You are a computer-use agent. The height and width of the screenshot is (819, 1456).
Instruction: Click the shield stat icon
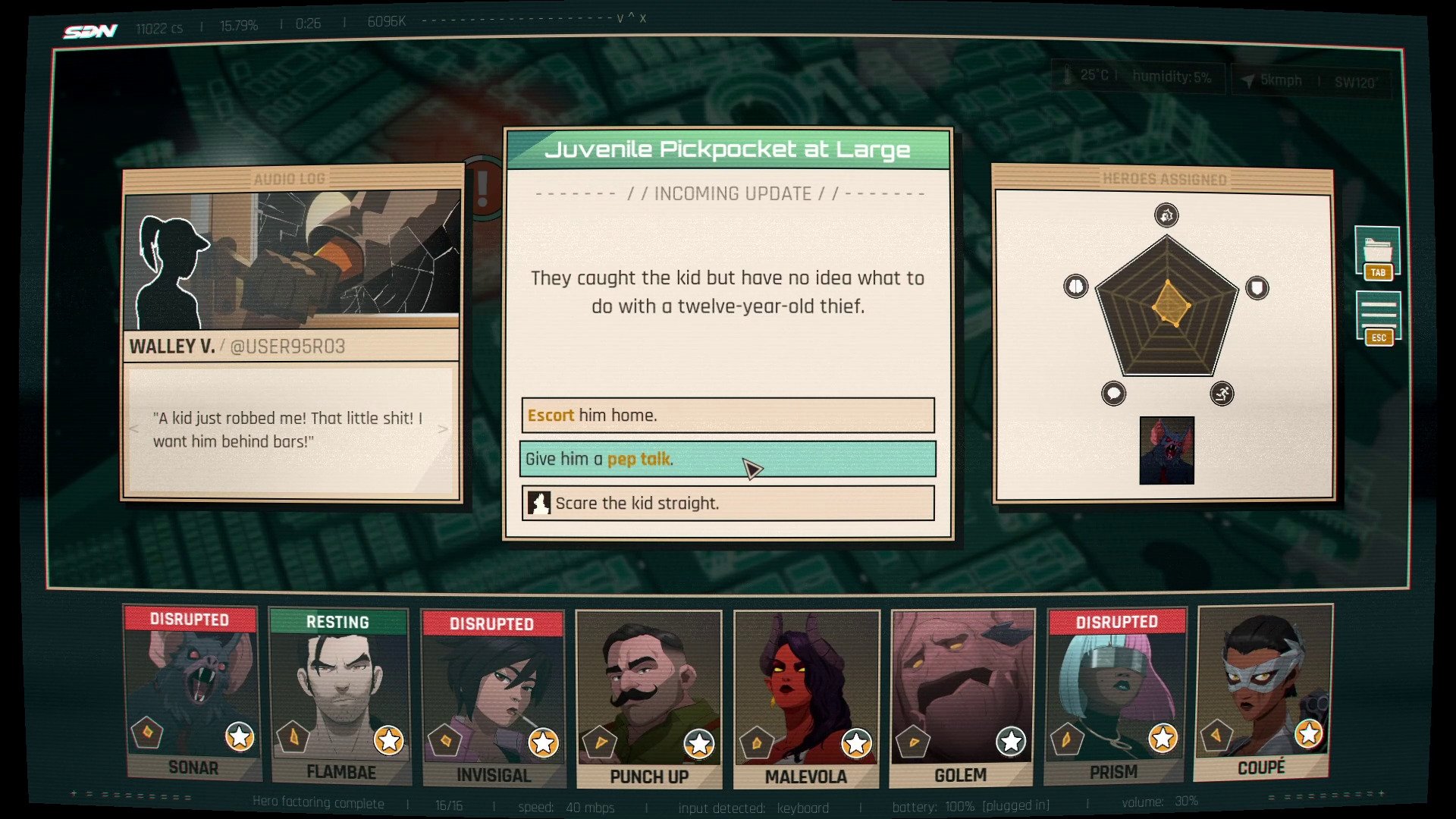click(1257, 287)
